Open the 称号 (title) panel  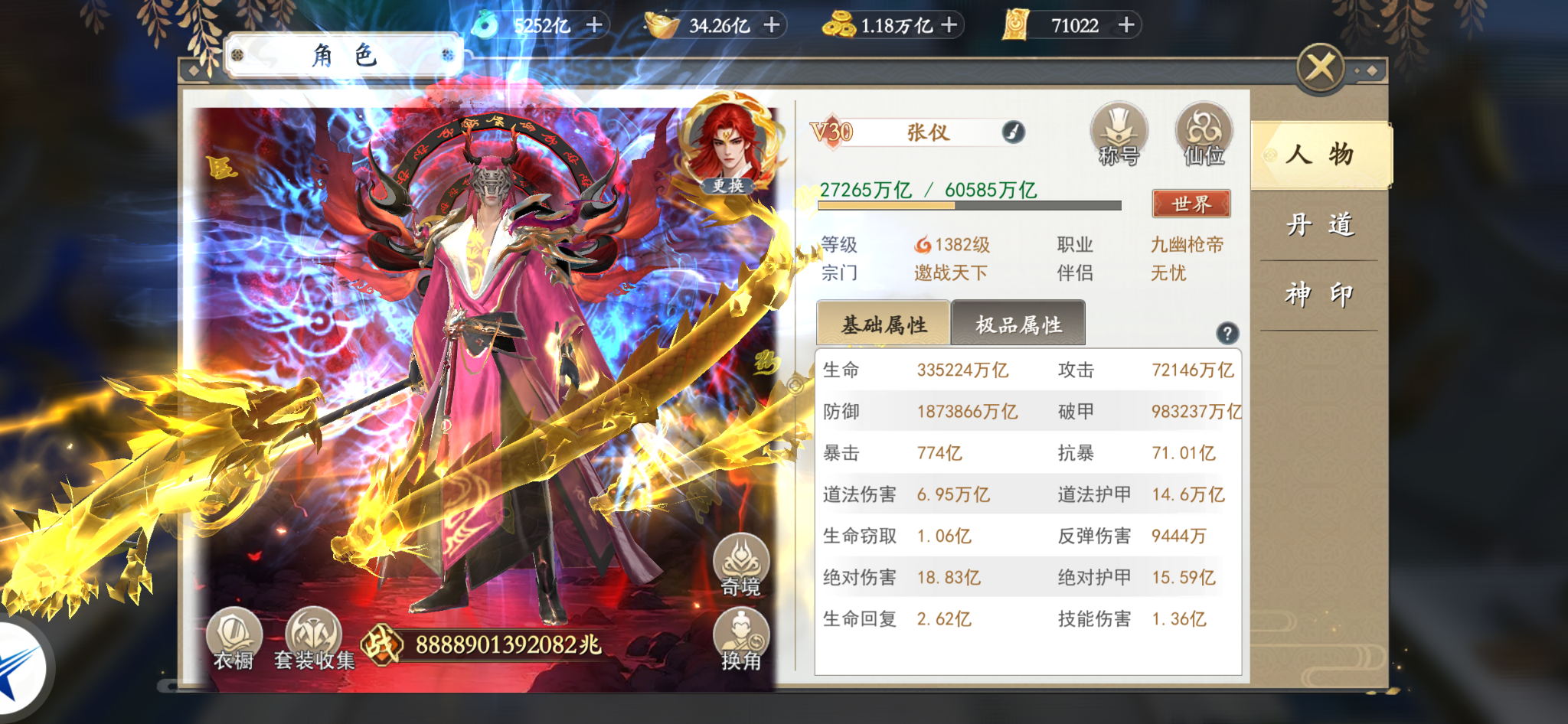(1119, 138)
